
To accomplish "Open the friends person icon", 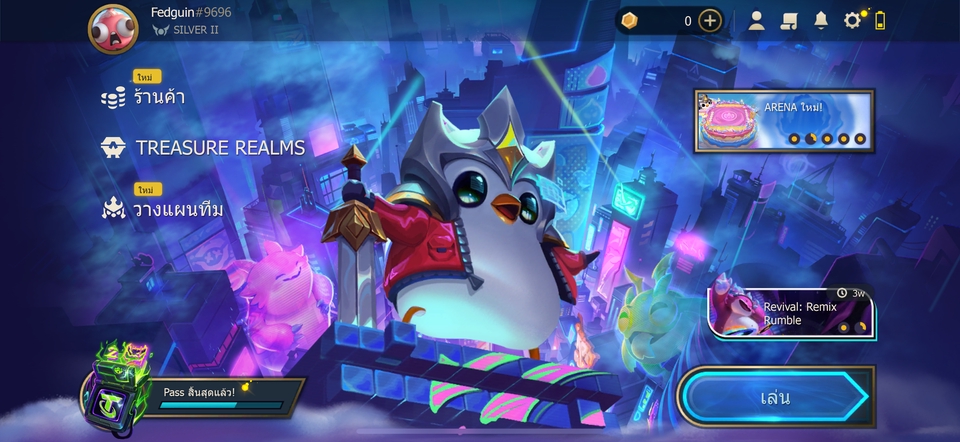I will click(x=756, y=21).
